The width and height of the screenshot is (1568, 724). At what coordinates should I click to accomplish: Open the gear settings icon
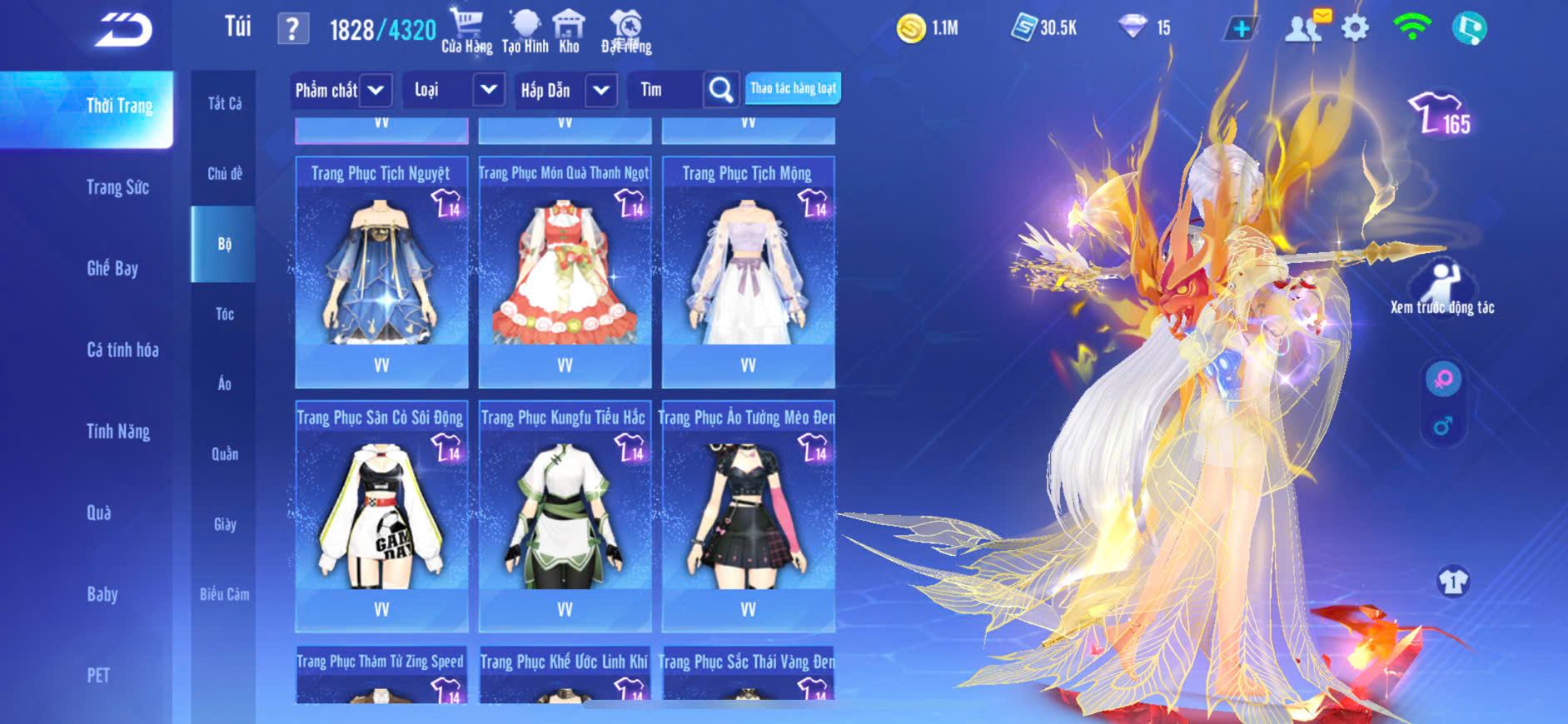click(1355, 29)
